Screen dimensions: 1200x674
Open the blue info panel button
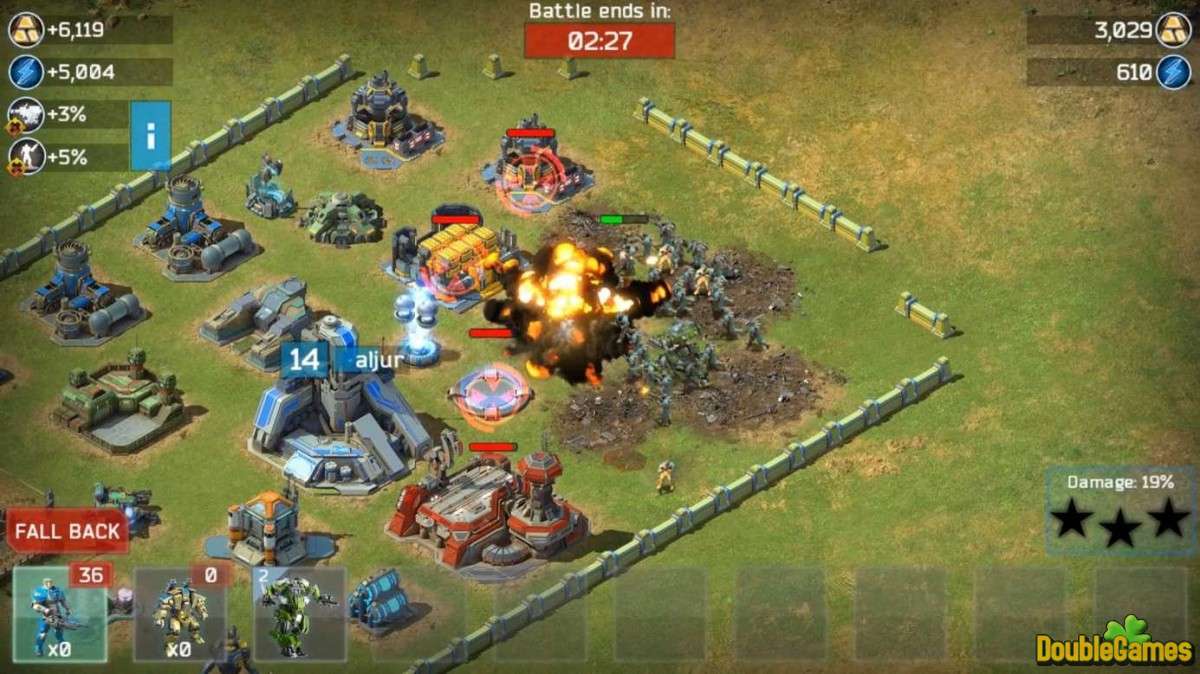150,135
